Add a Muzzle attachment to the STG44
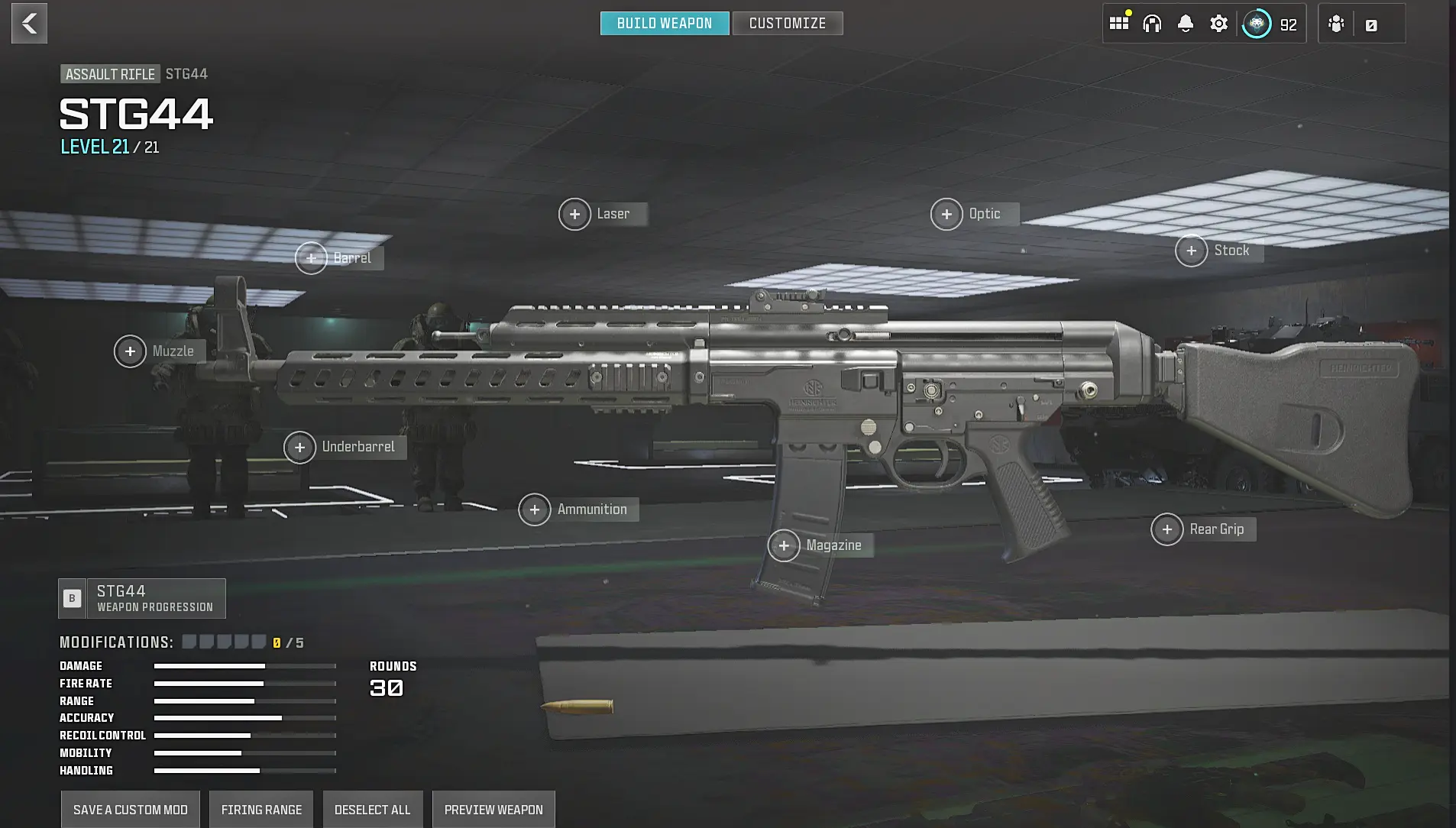The height and width of the screenshot is (828, 1456). click(x=130, y=351)
